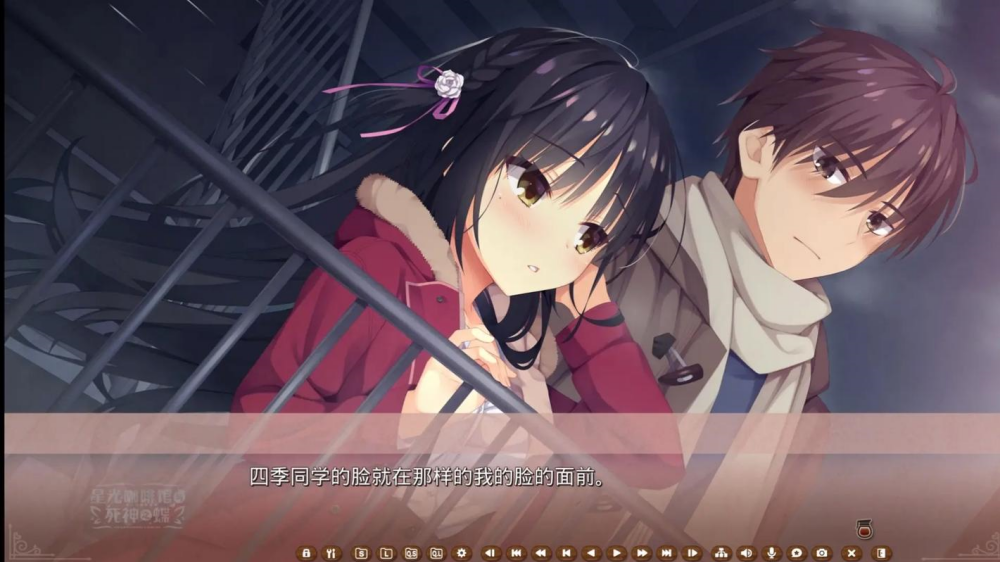Open the flowchart tree icon
This screenshot has width=1000, height=562.
[x=722, y=552]
